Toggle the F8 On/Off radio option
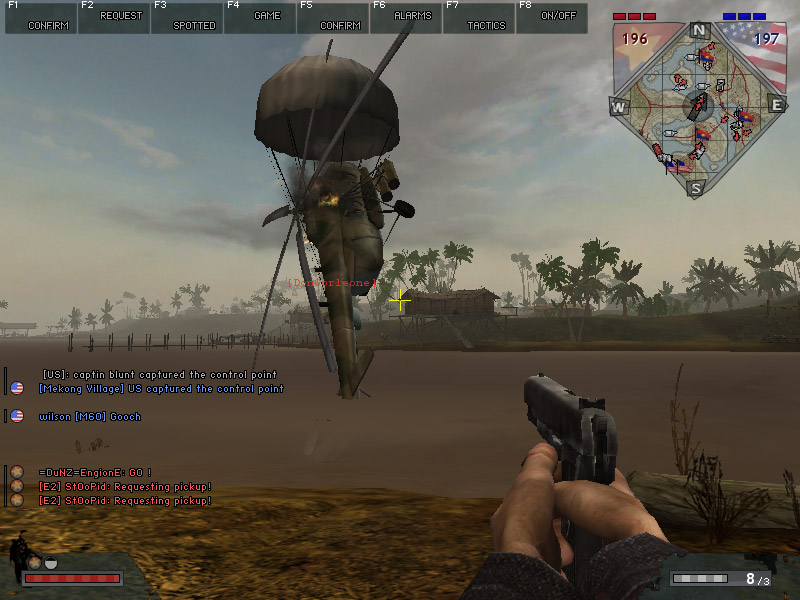The image size is (800, 600). pyautogui.click(x=552, y=18)
